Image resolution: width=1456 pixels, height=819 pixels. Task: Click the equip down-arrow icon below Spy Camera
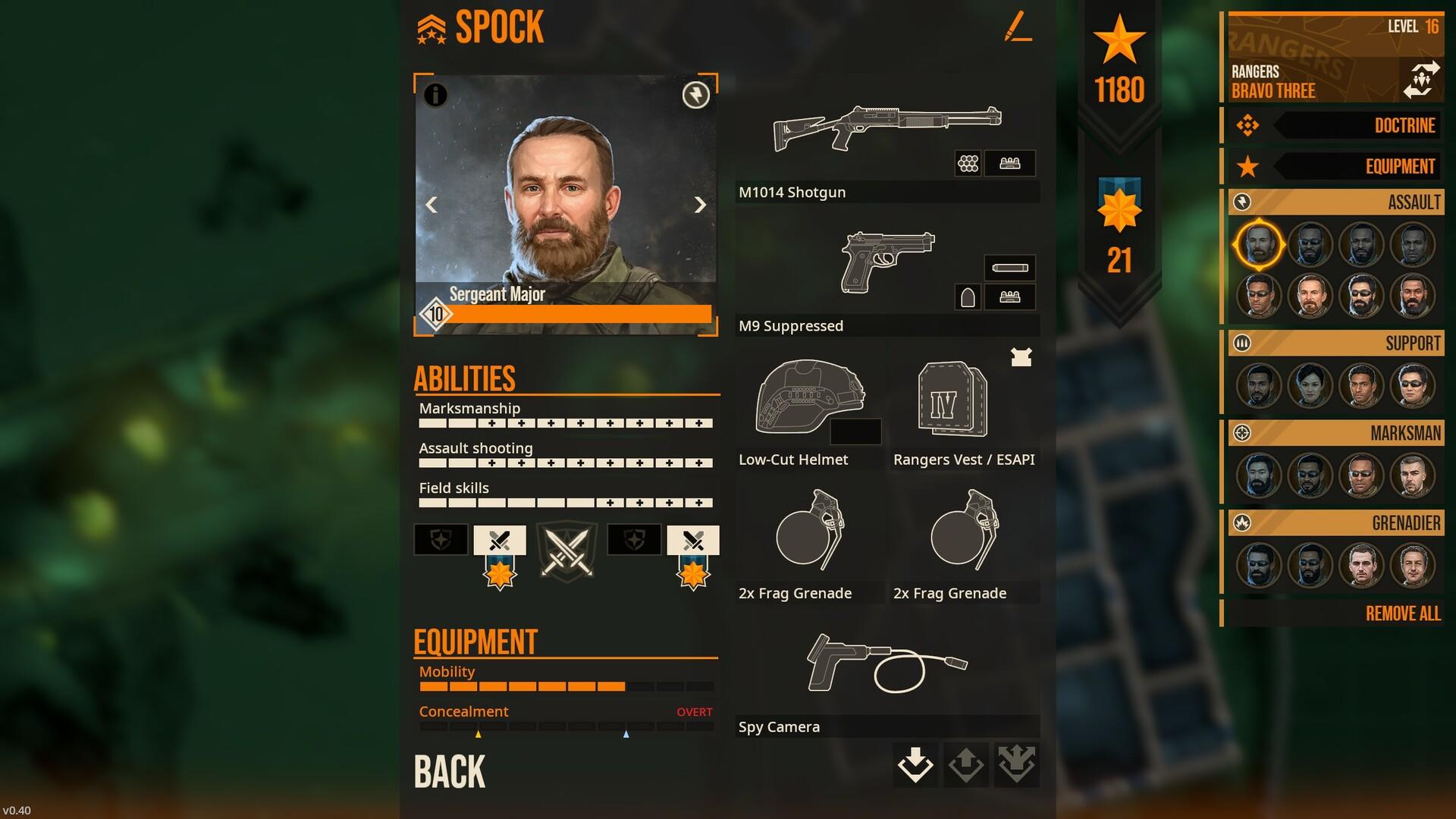(x=915, y=765)
